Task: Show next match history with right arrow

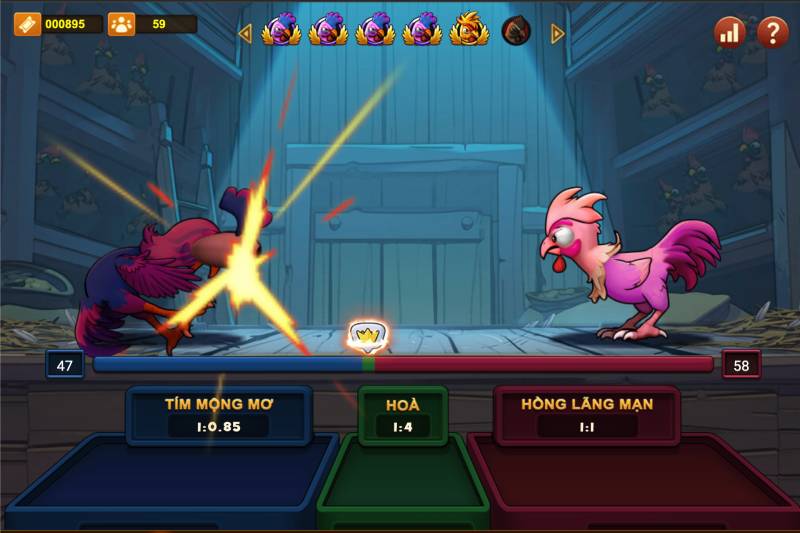Action: coord(558,33)
